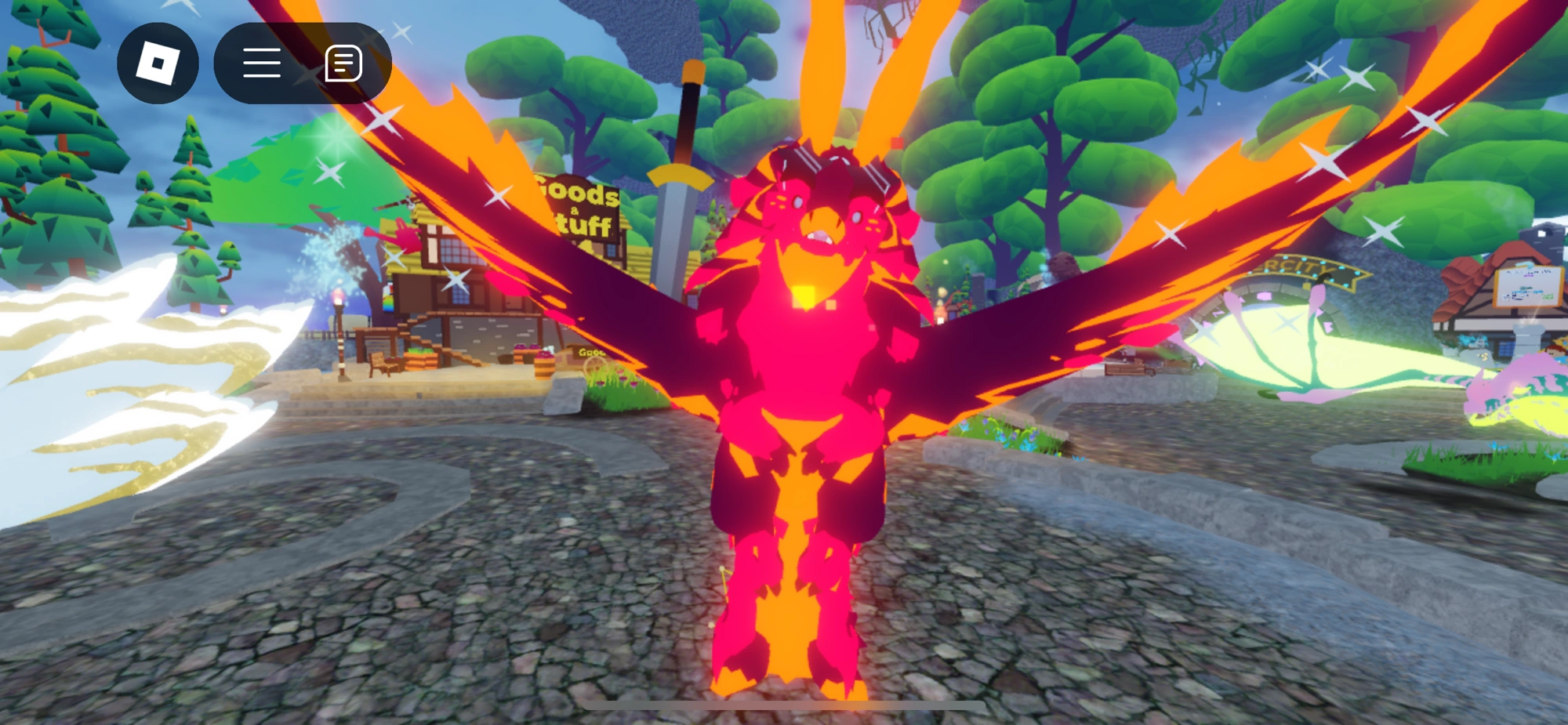Expand the Goods & Stuff shop sign
This screenshot has height=725, width=1568.
[576, 205]
